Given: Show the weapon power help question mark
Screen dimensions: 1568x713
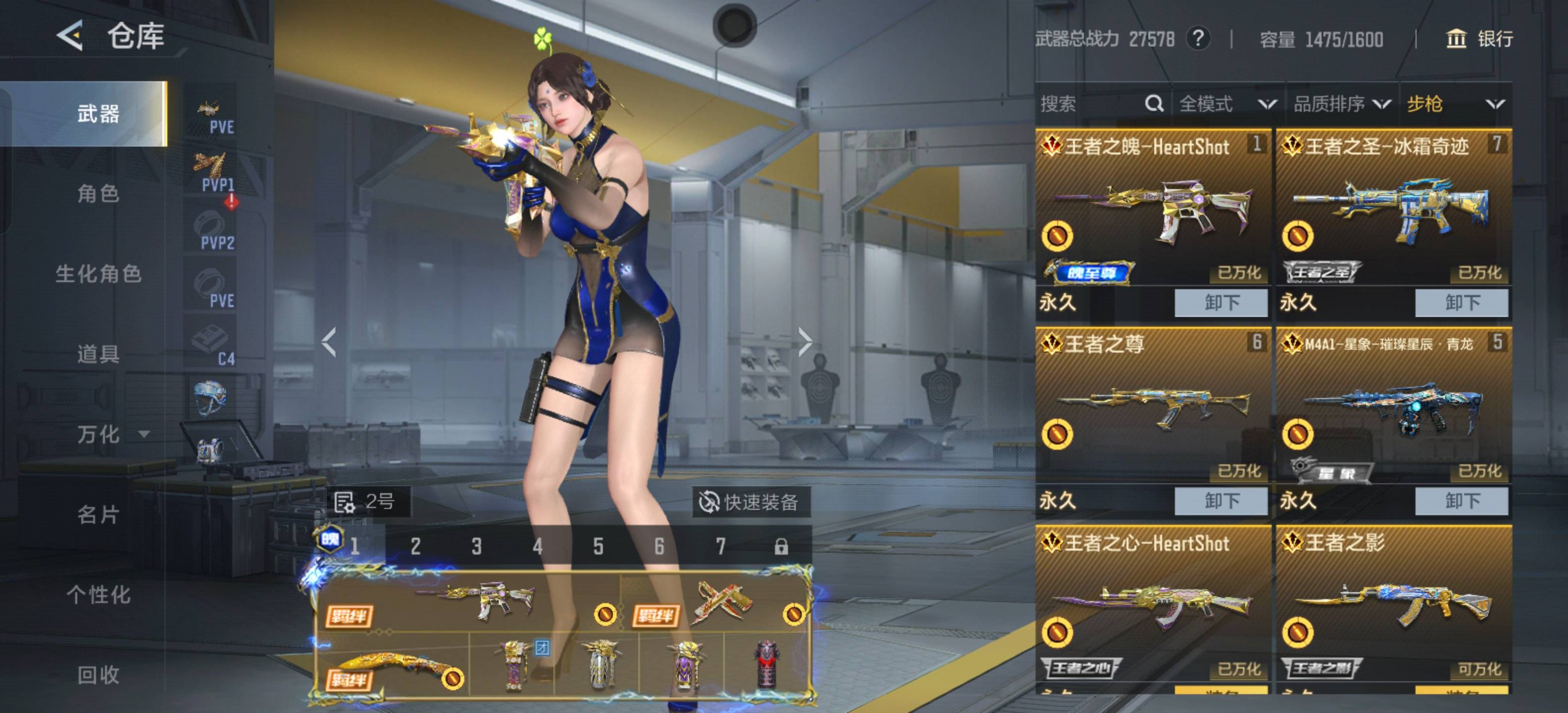Looking at the screenshot, I should (1197, 39).
